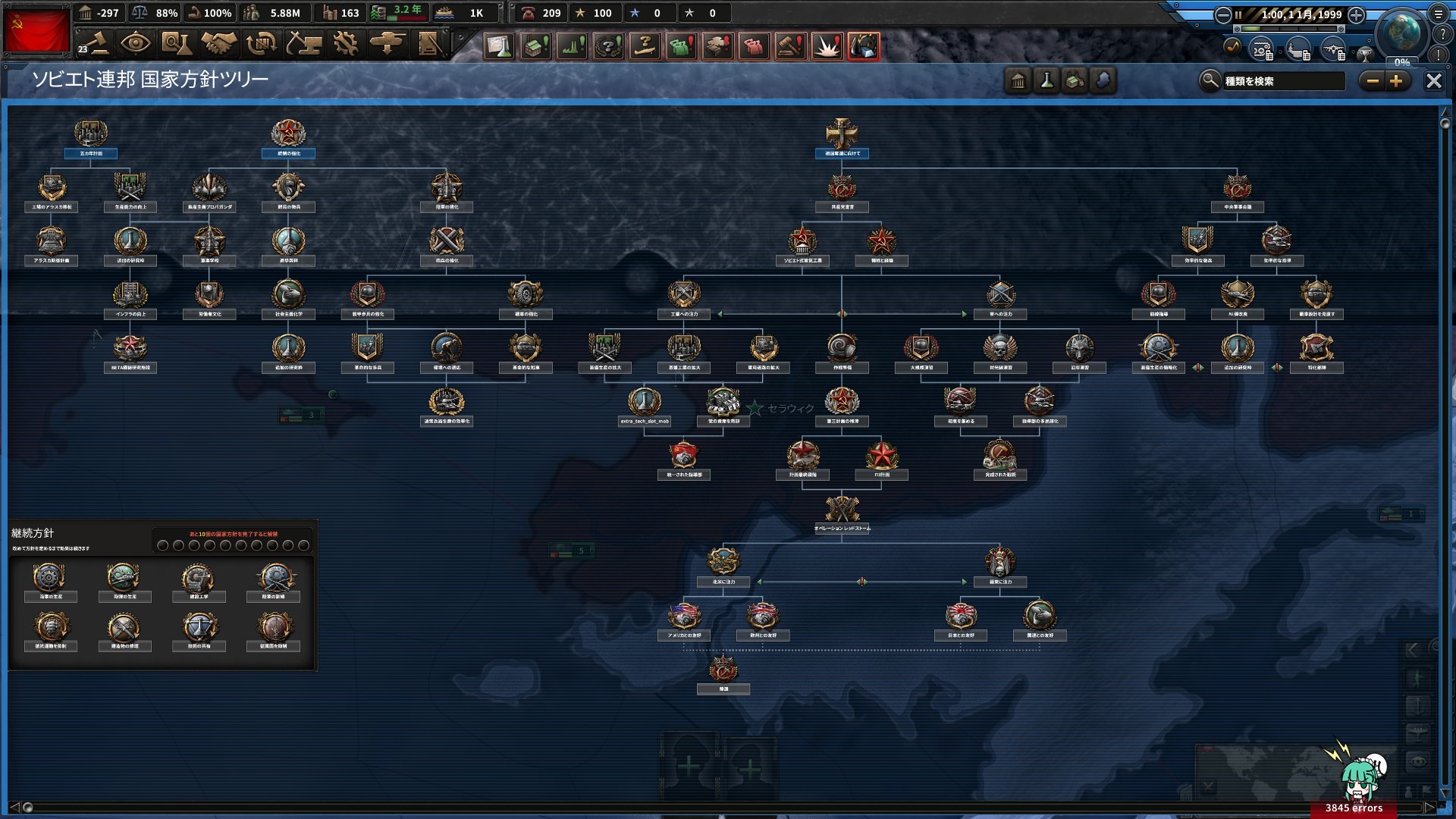
Task: Open the recruit and deploy tank icon
Action: point(390,44)
